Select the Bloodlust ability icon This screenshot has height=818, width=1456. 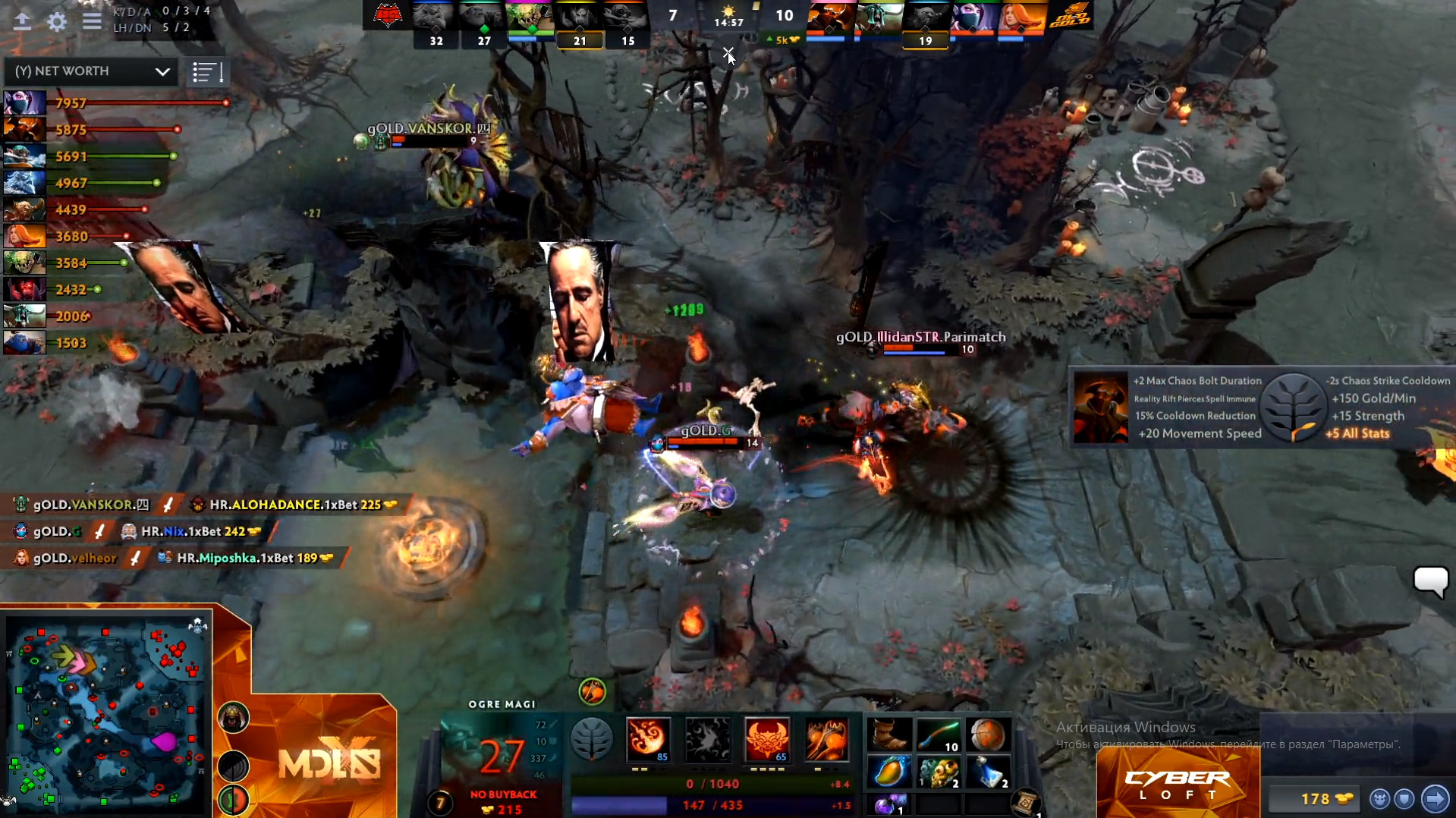[x=766, y=738]
